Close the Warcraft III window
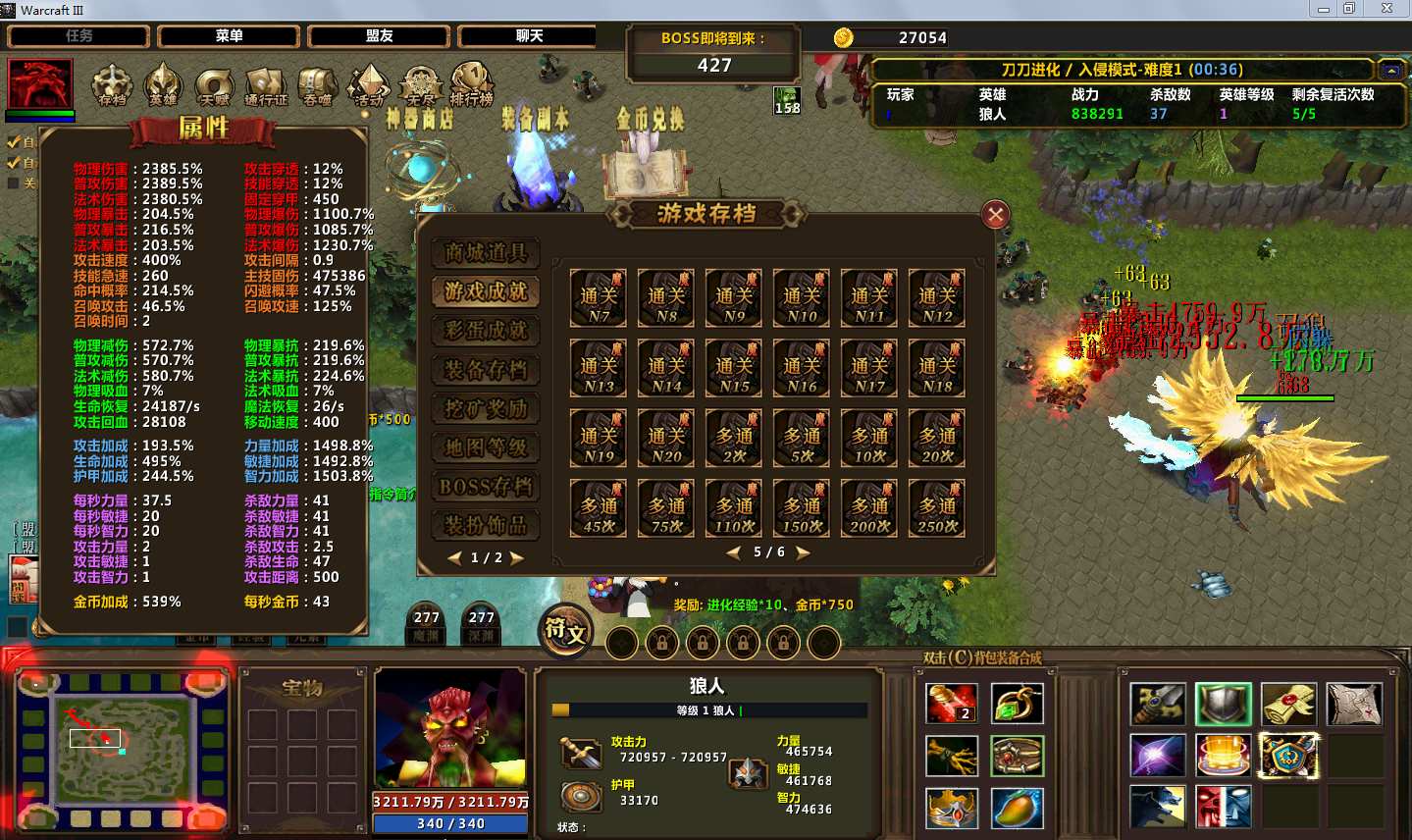This screenshot has width=1412, height=840. pyautogui.click(x=1386, y=9)
